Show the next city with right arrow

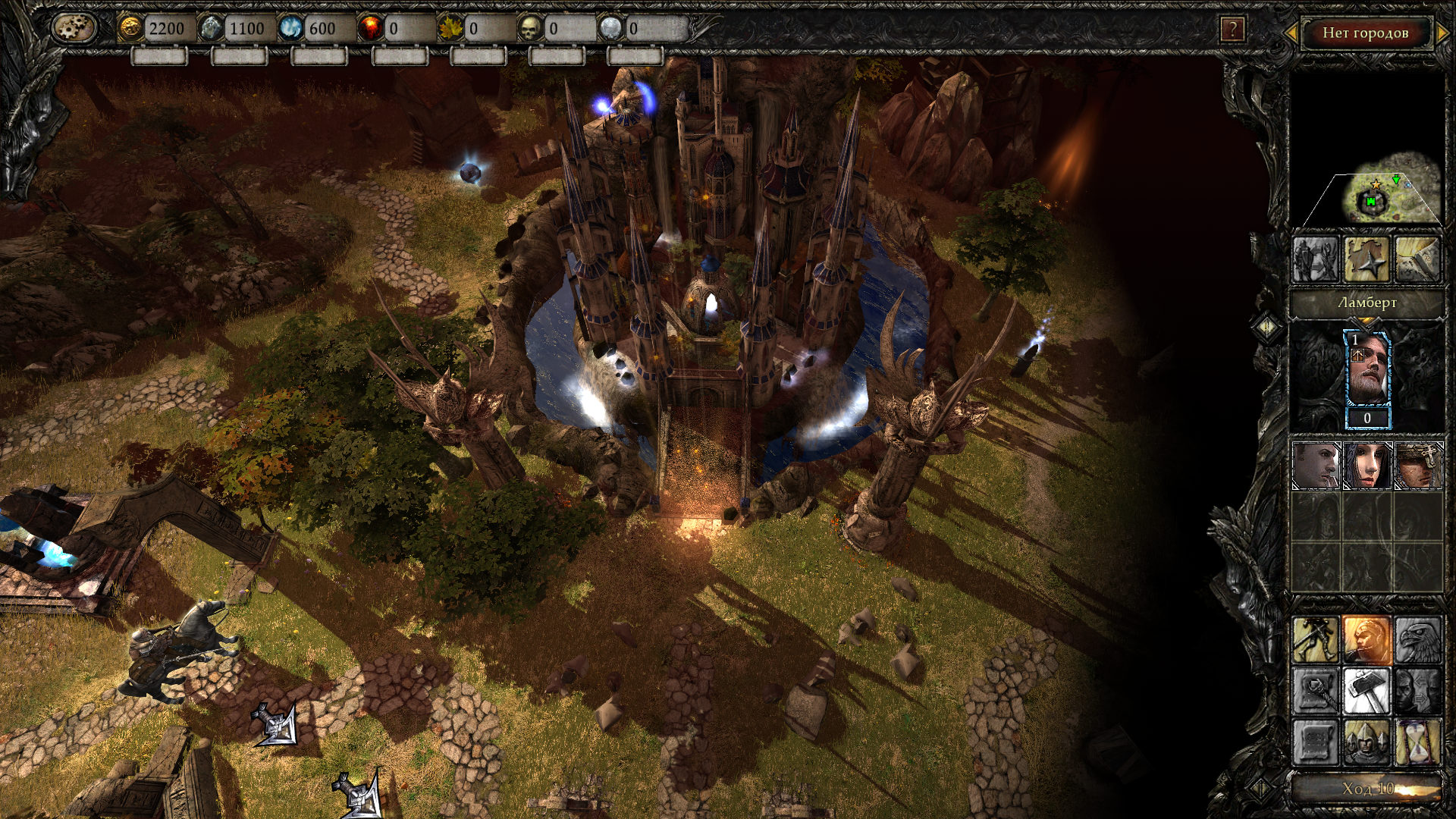tap(1443, 33)
